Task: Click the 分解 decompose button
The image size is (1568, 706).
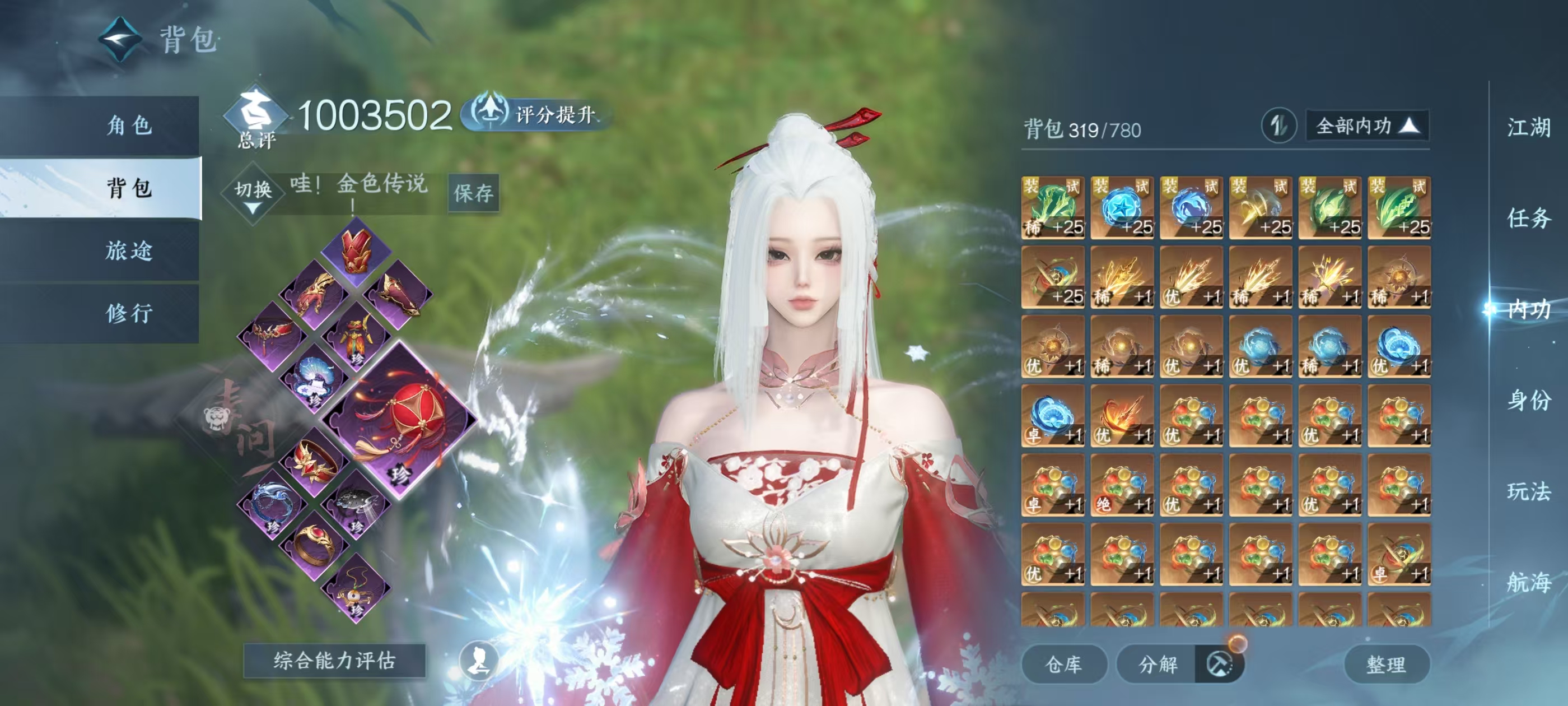Action: (x=1158, y=664)
